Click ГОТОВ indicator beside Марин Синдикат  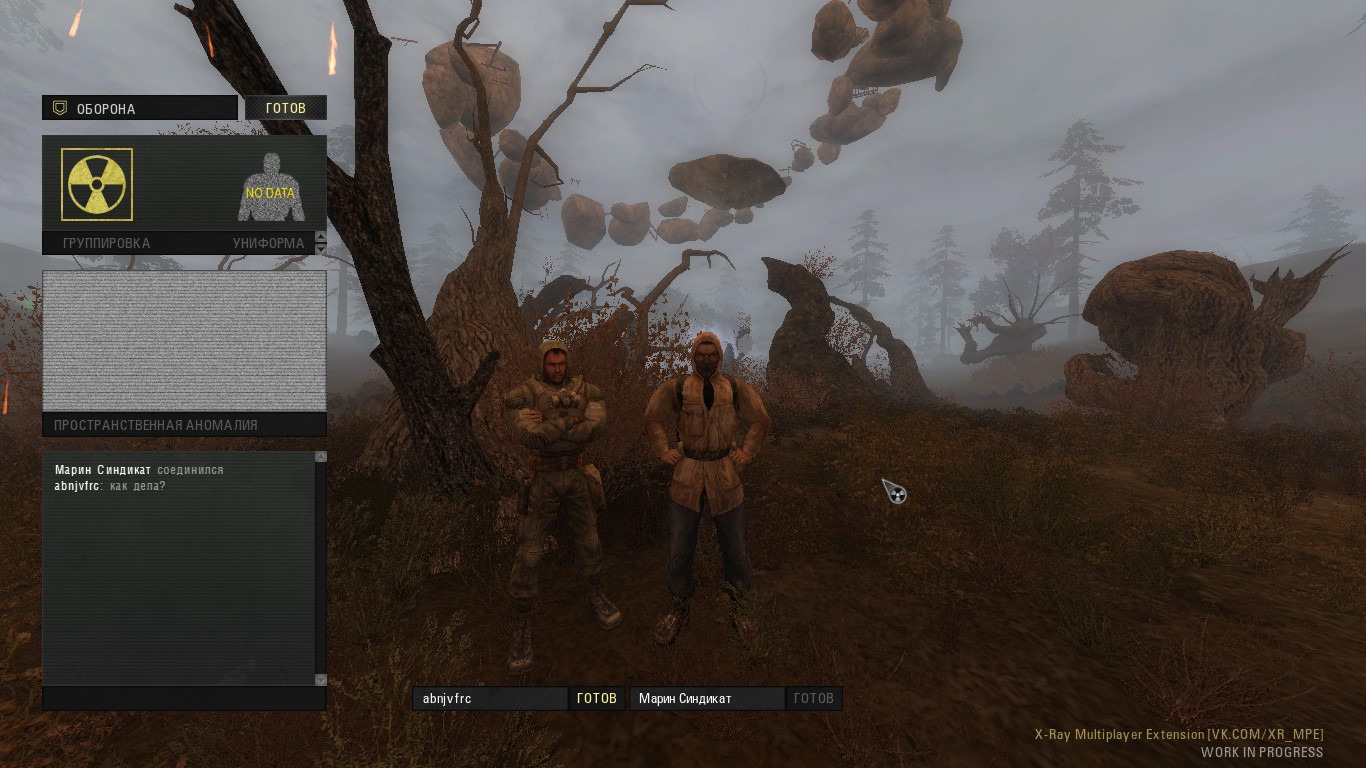tap(813, 699)
